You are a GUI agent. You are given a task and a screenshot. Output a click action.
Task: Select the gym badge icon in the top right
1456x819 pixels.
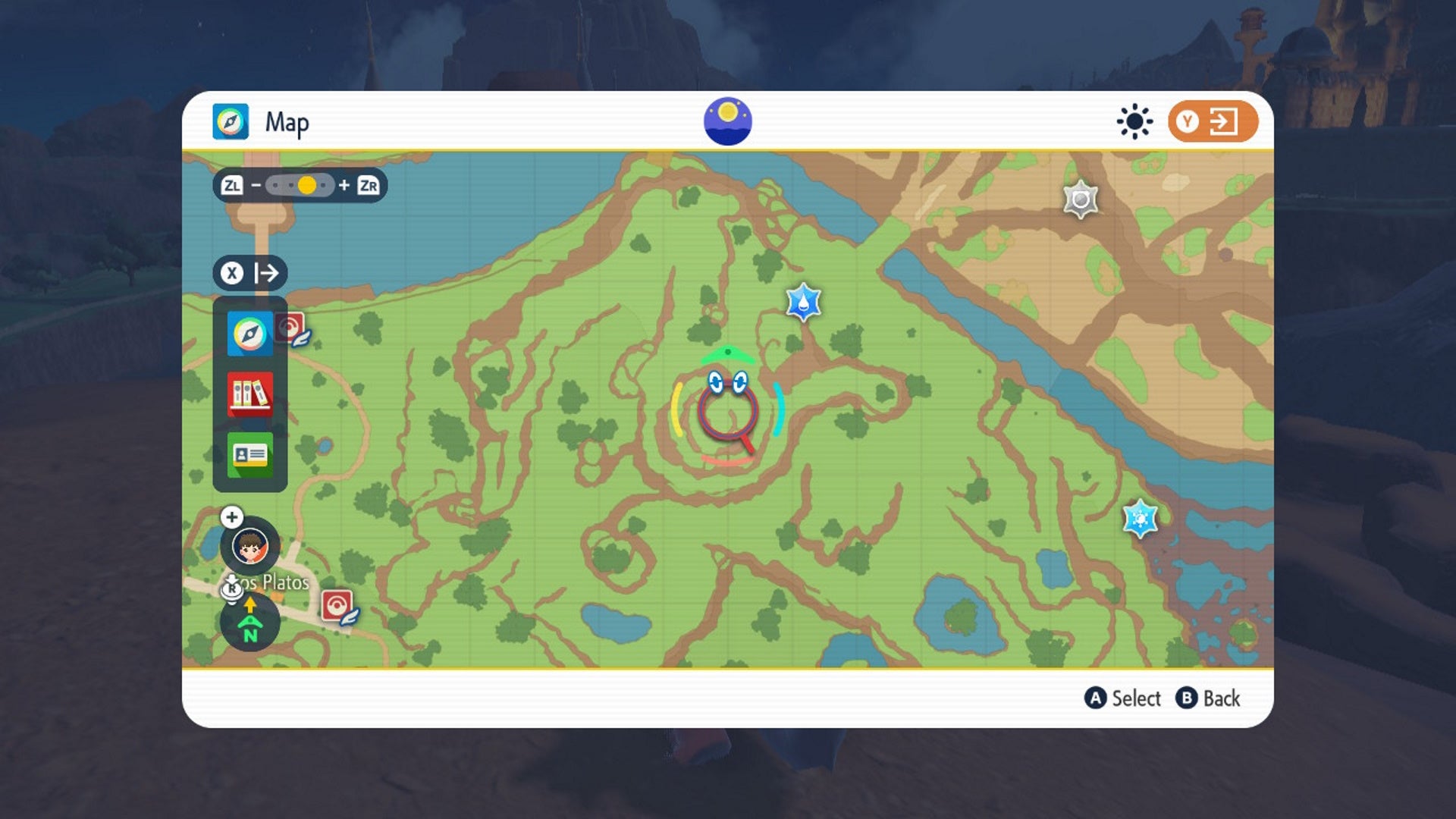[x=1080, y=199]
